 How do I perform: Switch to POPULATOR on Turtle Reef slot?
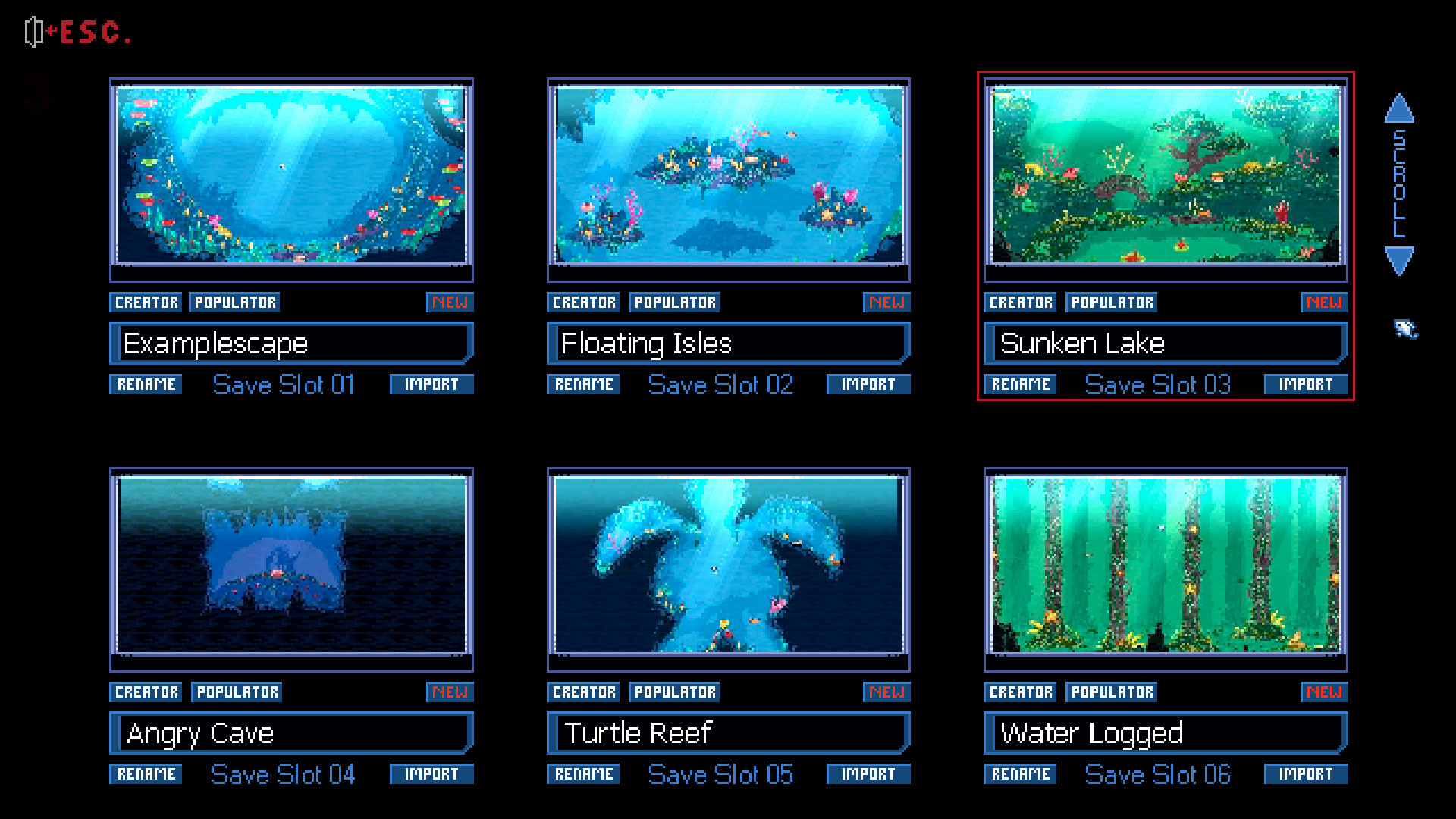tap(673, 692)
